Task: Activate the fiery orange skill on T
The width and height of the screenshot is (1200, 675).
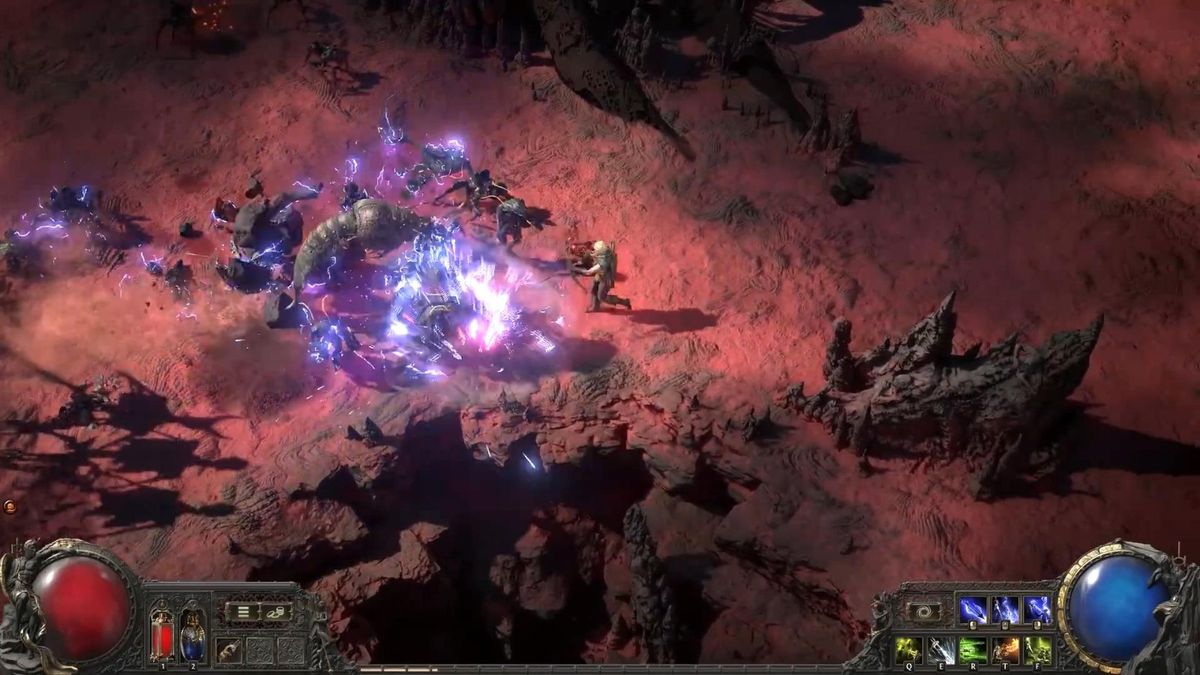Action: pyautogui.click(x=1006, y=649)
